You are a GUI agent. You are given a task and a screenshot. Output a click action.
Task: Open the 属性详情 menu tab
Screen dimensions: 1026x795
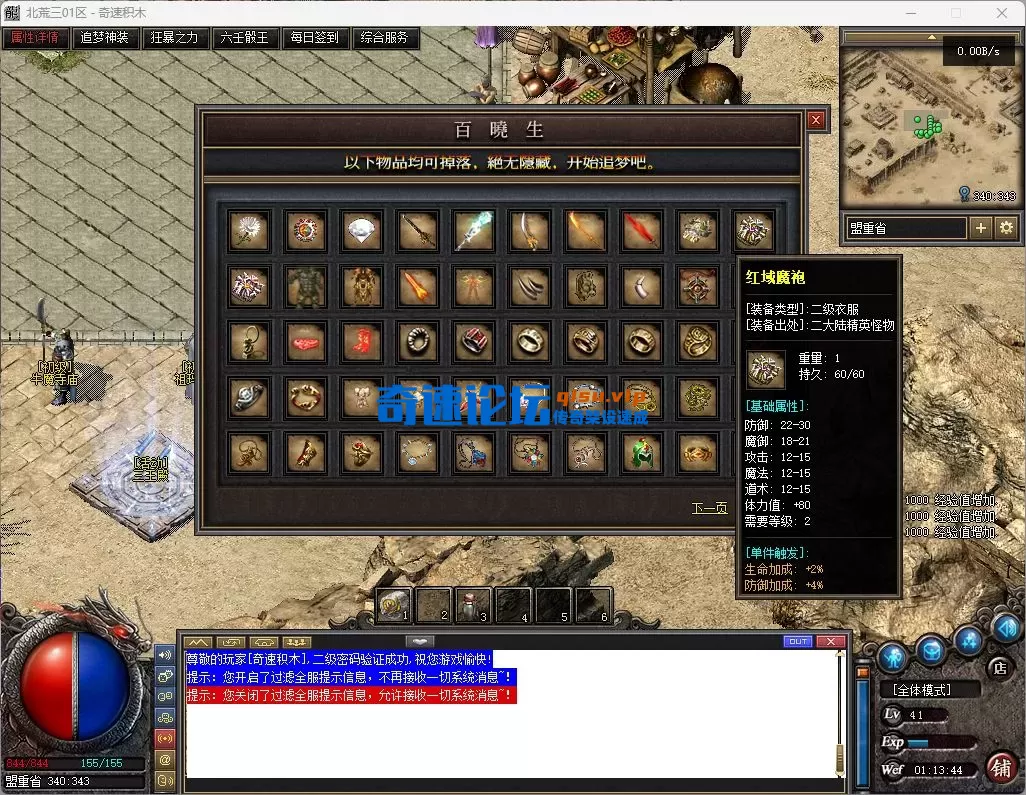(35, 38)
